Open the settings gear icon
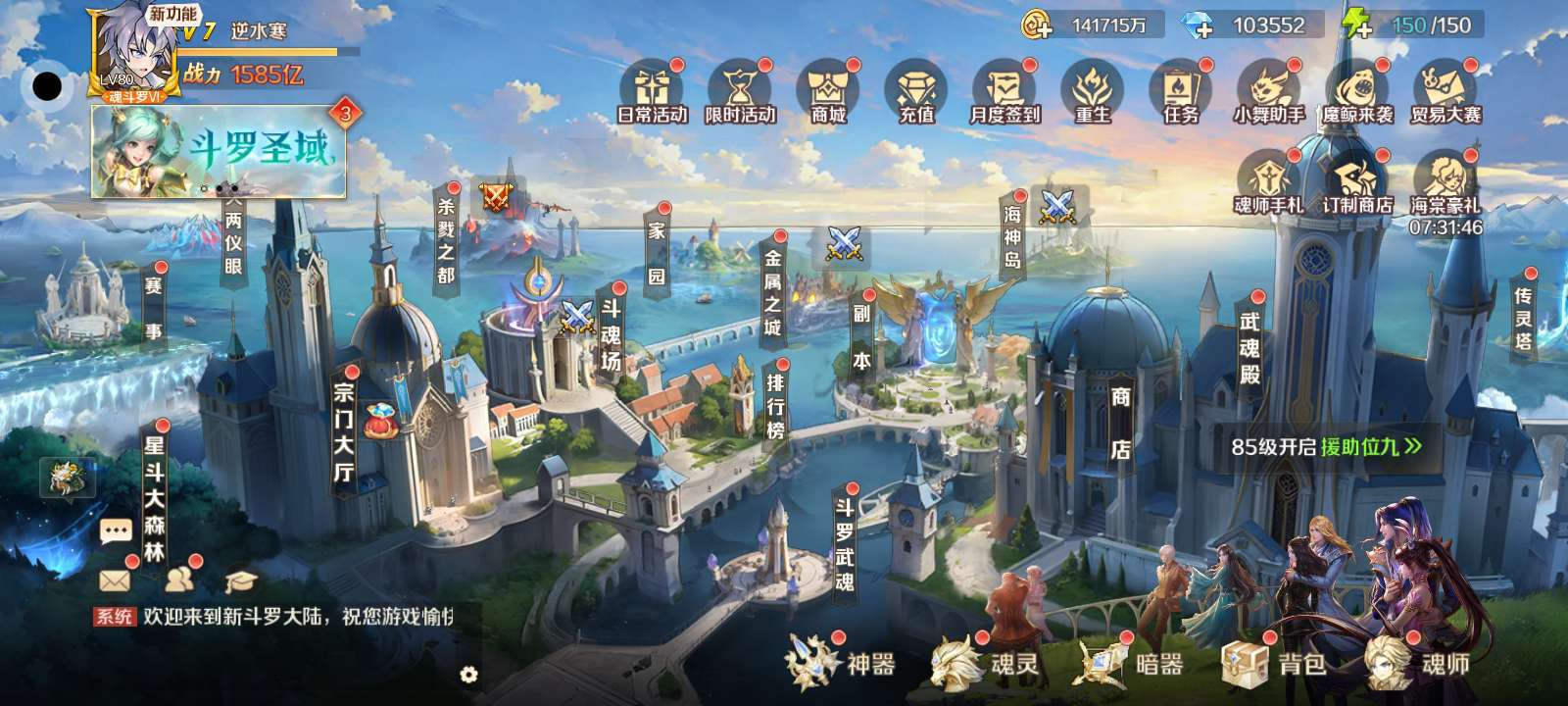The width and height of the screenshot is (1568, 706). click(x=468, y=675)
